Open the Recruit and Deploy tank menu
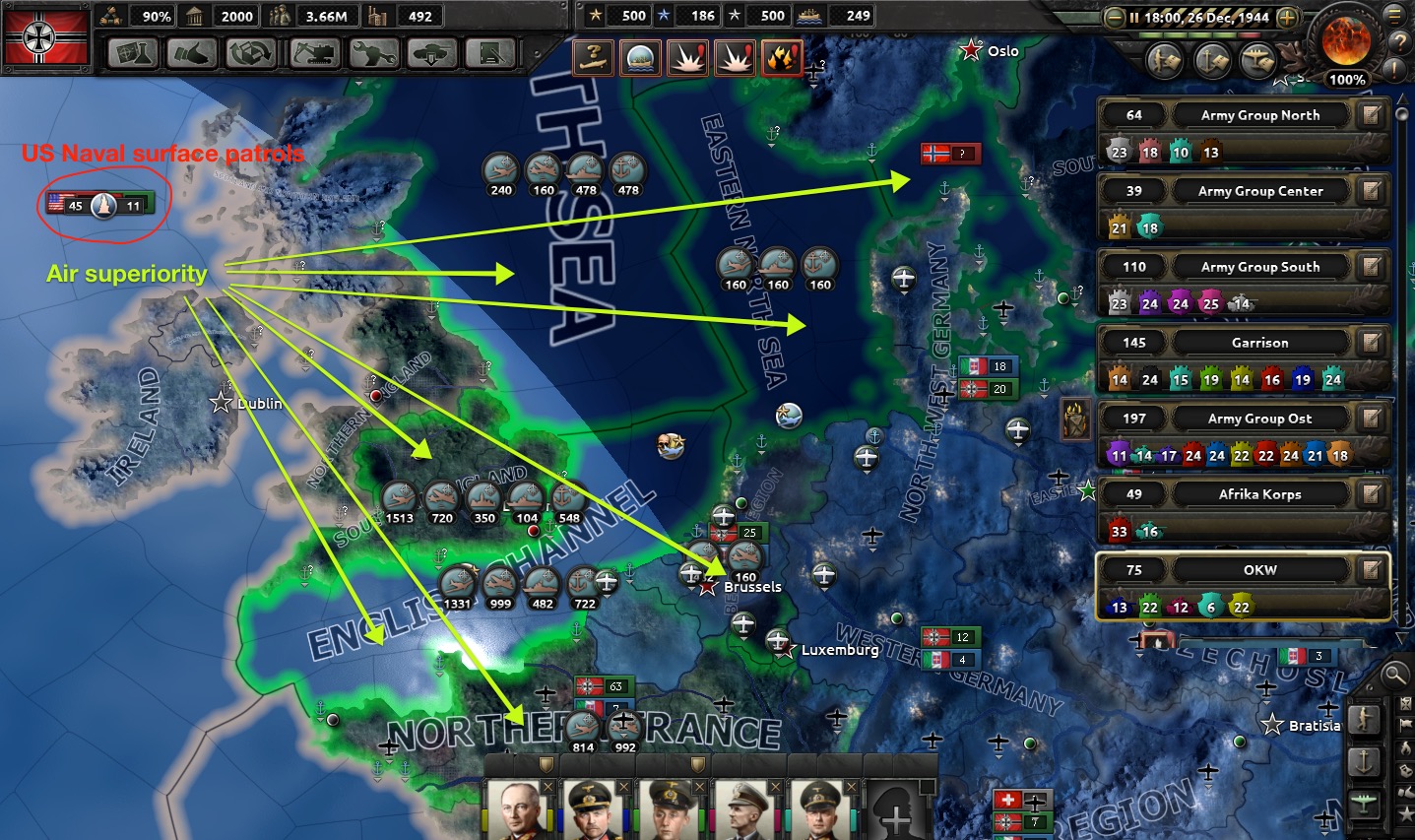The image size is (1415, 840). (432, 53)
